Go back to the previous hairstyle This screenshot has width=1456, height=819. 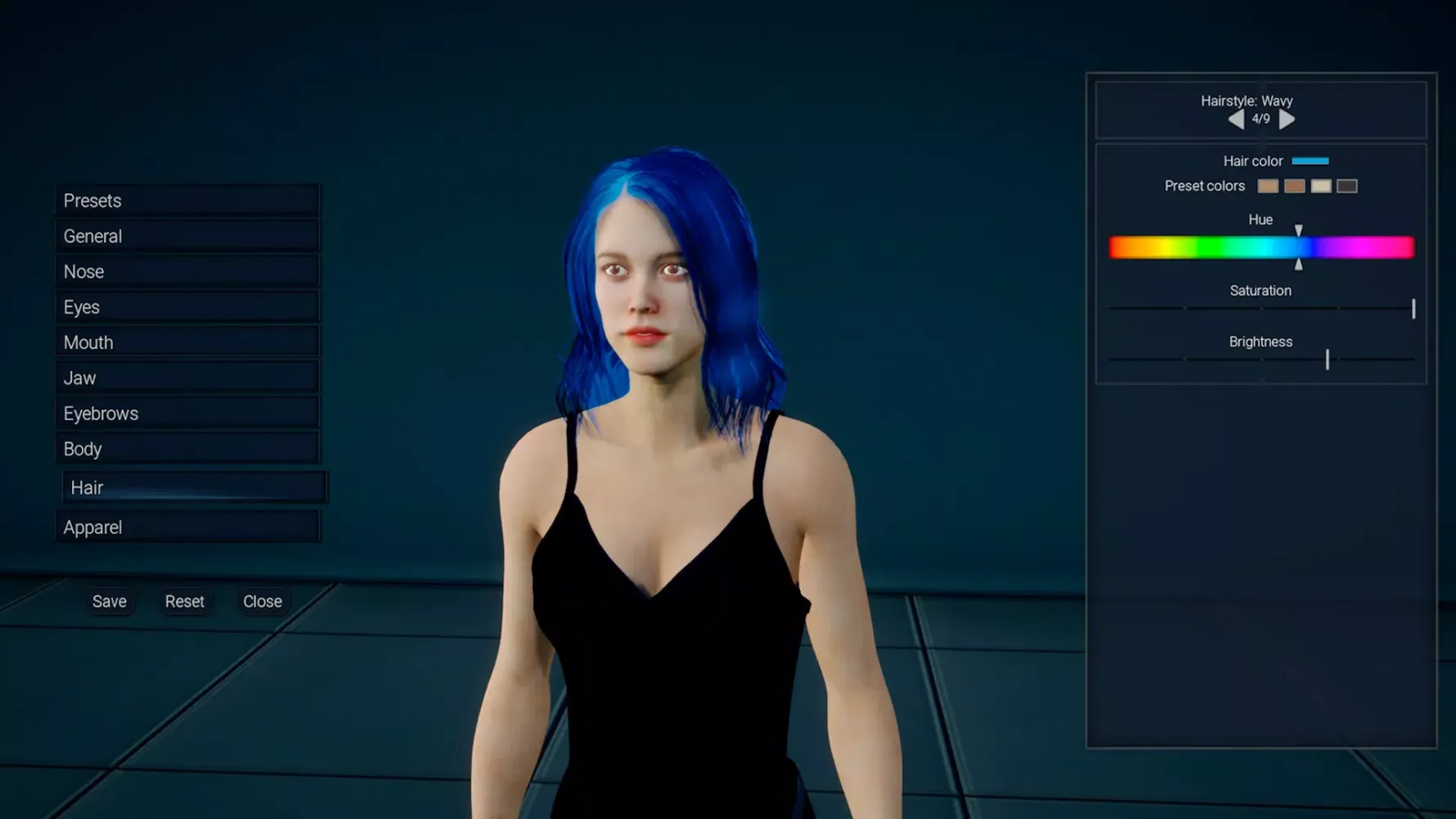1236,119
